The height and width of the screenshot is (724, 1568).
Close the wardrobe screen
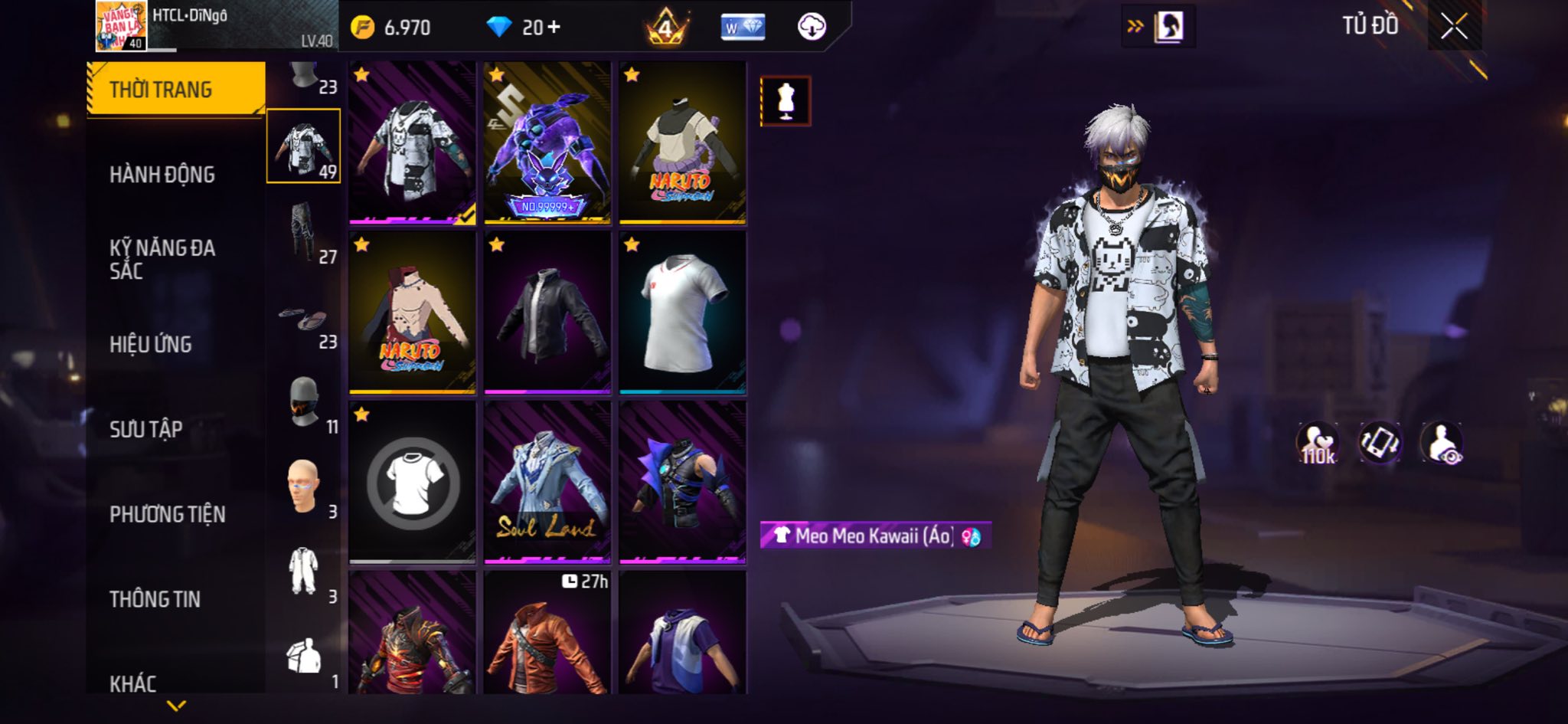point(1454,27)
